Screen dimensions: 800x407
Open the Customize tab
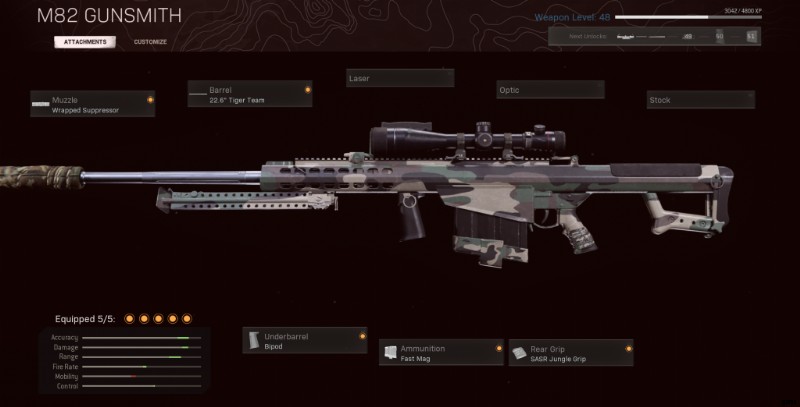[x=150, y=42]
